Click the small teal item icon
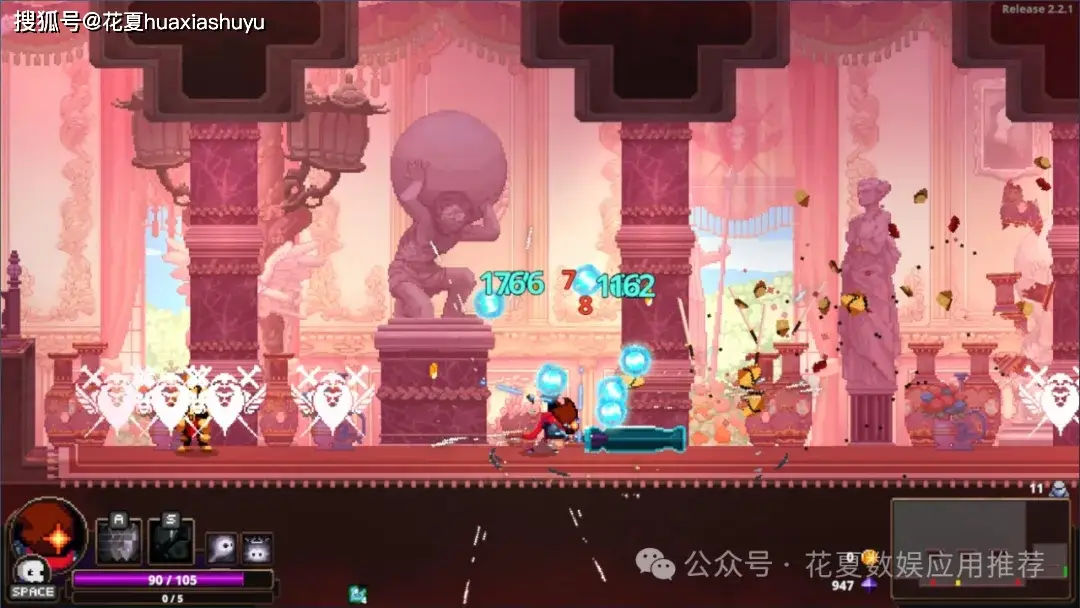 pos(357,594)
